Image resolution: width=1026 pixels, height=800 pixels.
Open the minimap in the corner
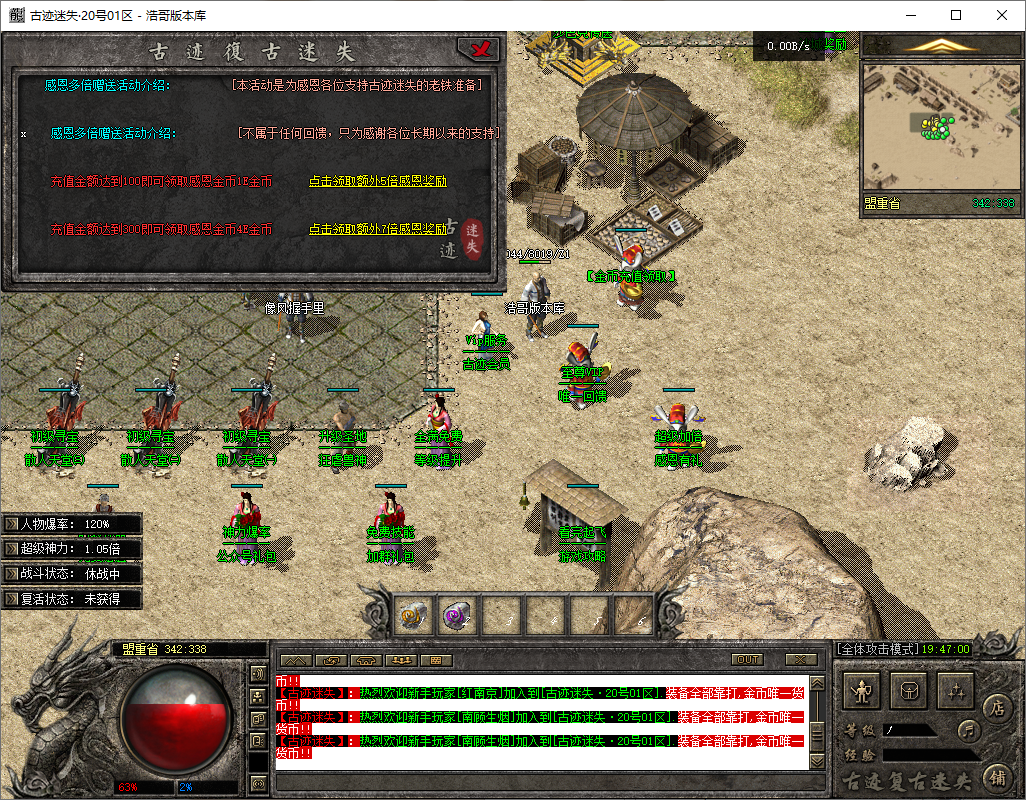pyautogui.click(x=938, y=130)
